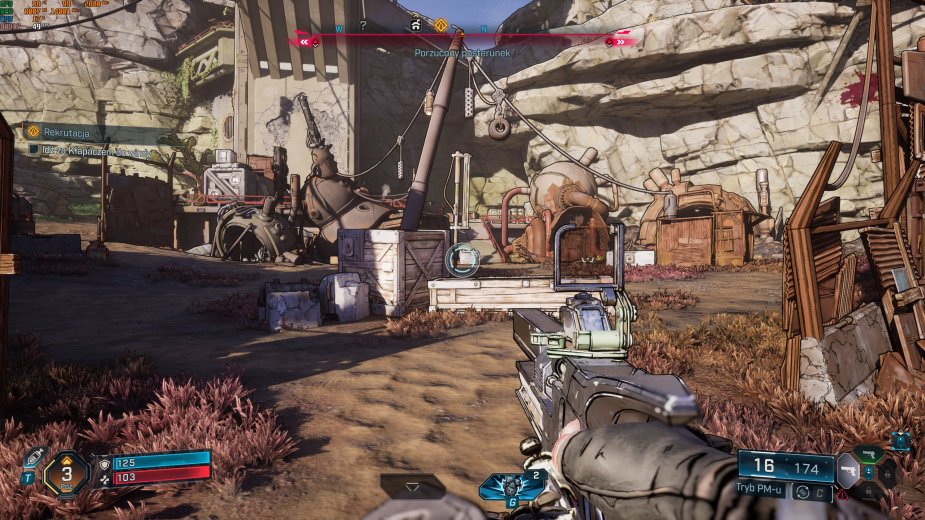Image resolution: width=925 pixels, height=520 pixels.
Task: Click the question mark marker on the compass
Action: click(x=363, y=25)
